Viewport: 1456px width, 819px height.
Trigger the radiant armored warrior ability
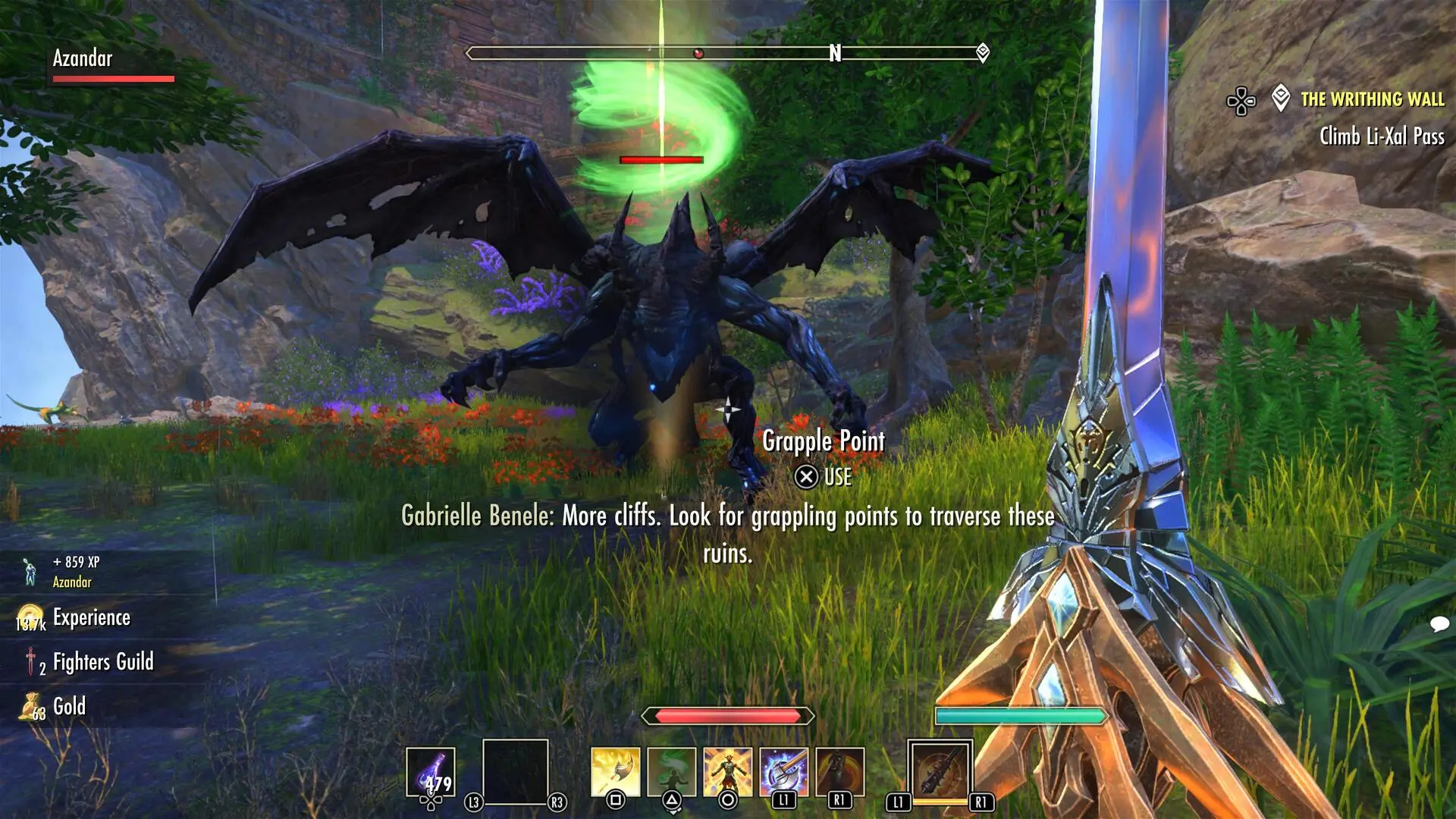point(727,772)
